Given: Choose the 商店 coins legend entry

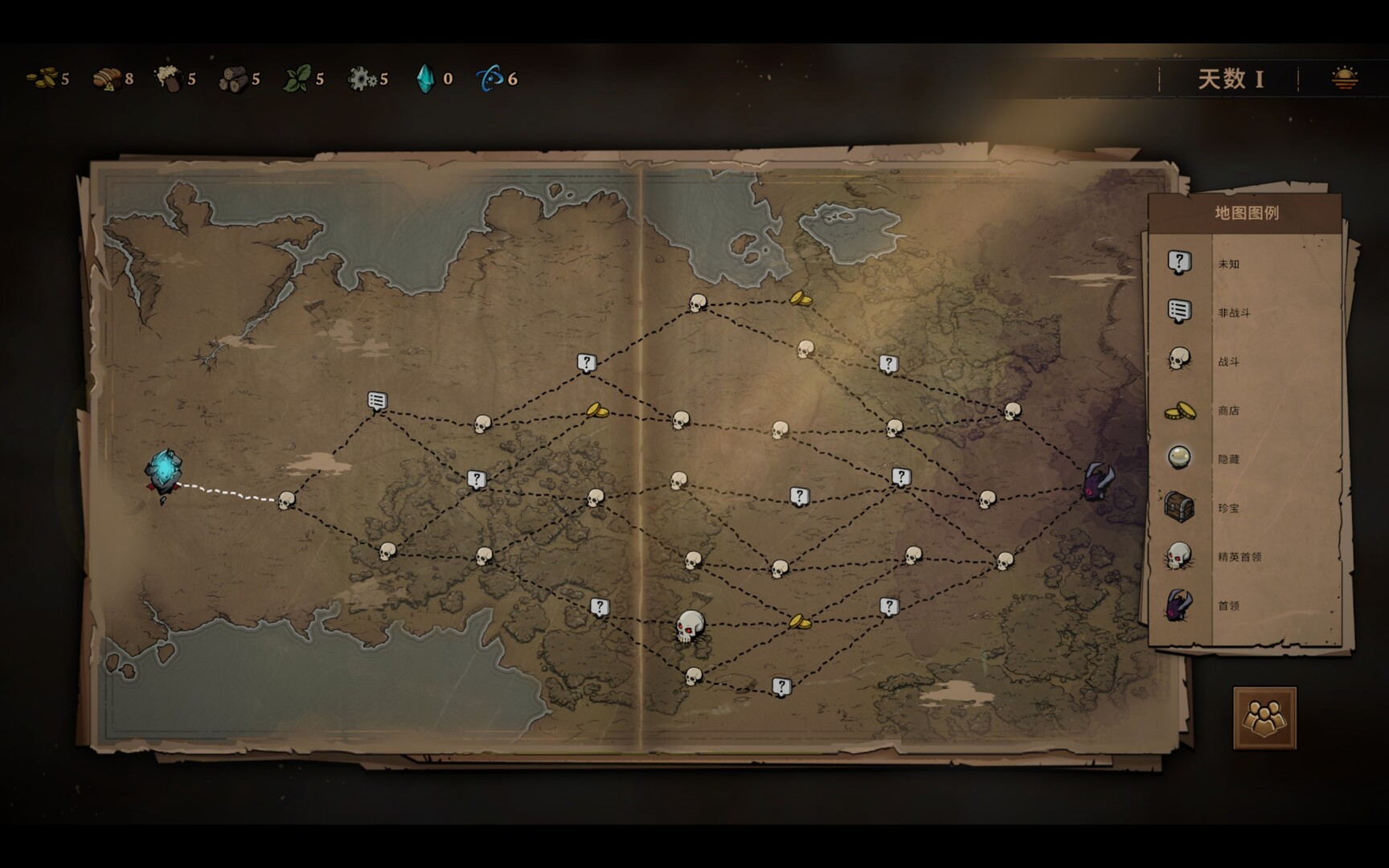Looking at the screenshot, I should point(1227,411).
